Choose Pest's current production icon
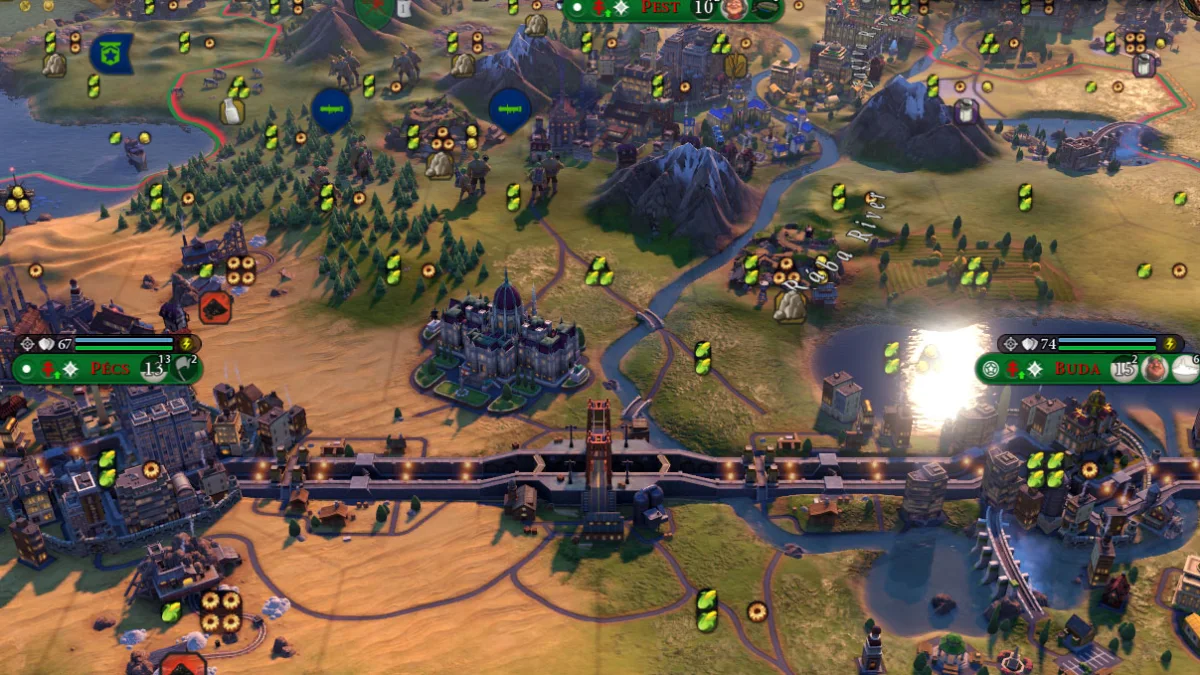This screenshot has height=675, width=1200. [x=766, y=9]
